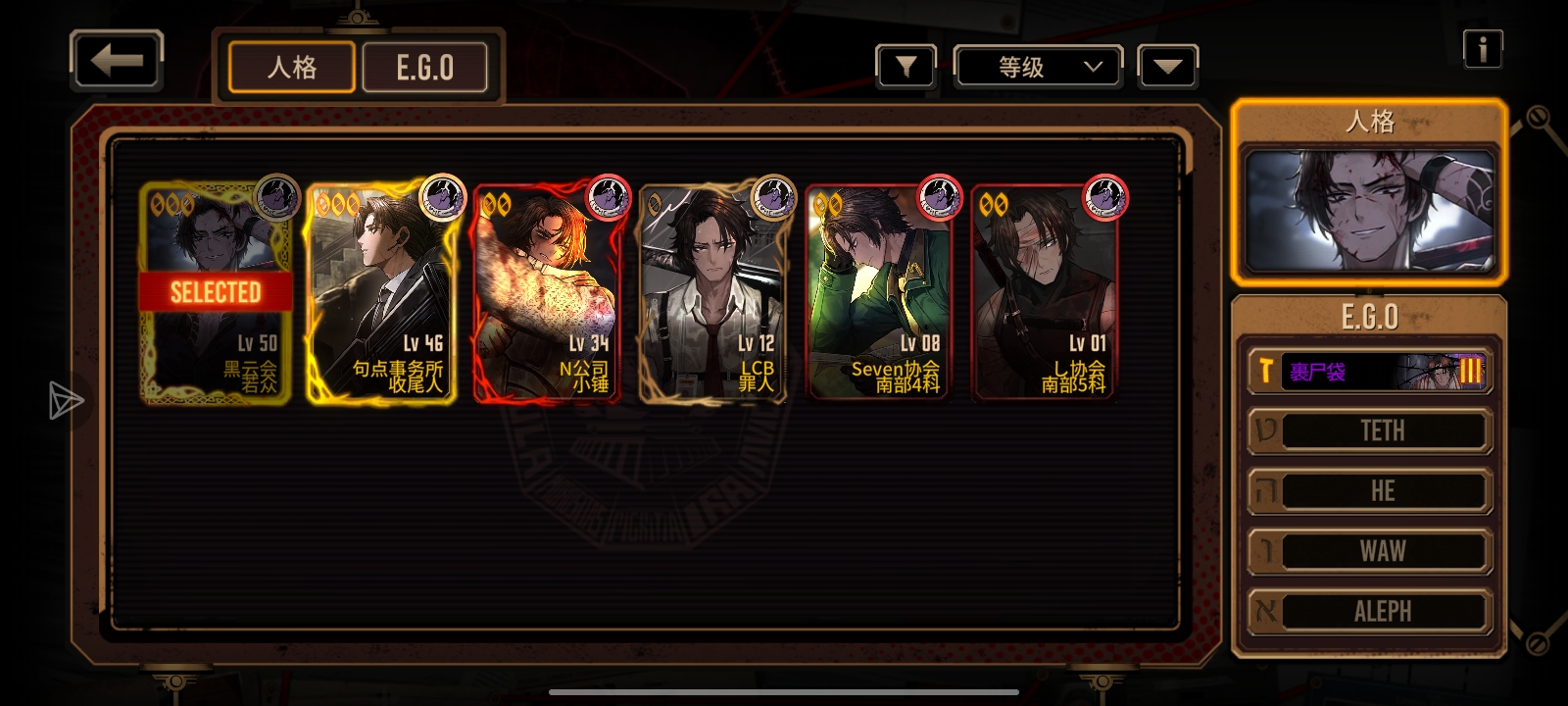Image resolution: width=1568 pixels, height=706 pixels.
Task: Tap the paper plane side icon
Action: point(66,400)
